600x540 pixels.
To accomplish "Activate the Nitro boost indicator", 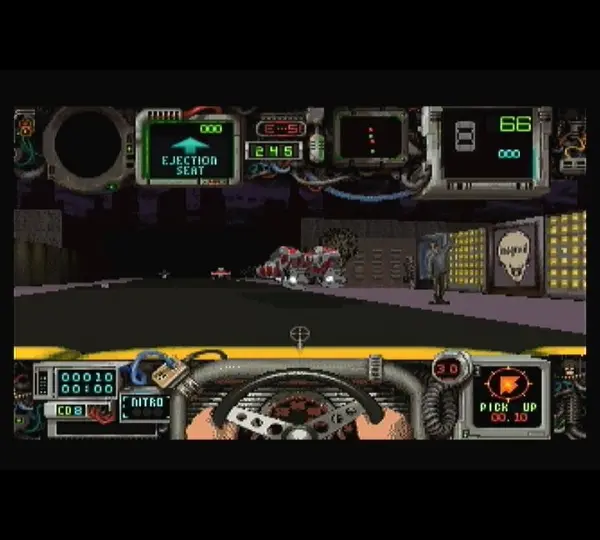I will [x=143, y=405].
